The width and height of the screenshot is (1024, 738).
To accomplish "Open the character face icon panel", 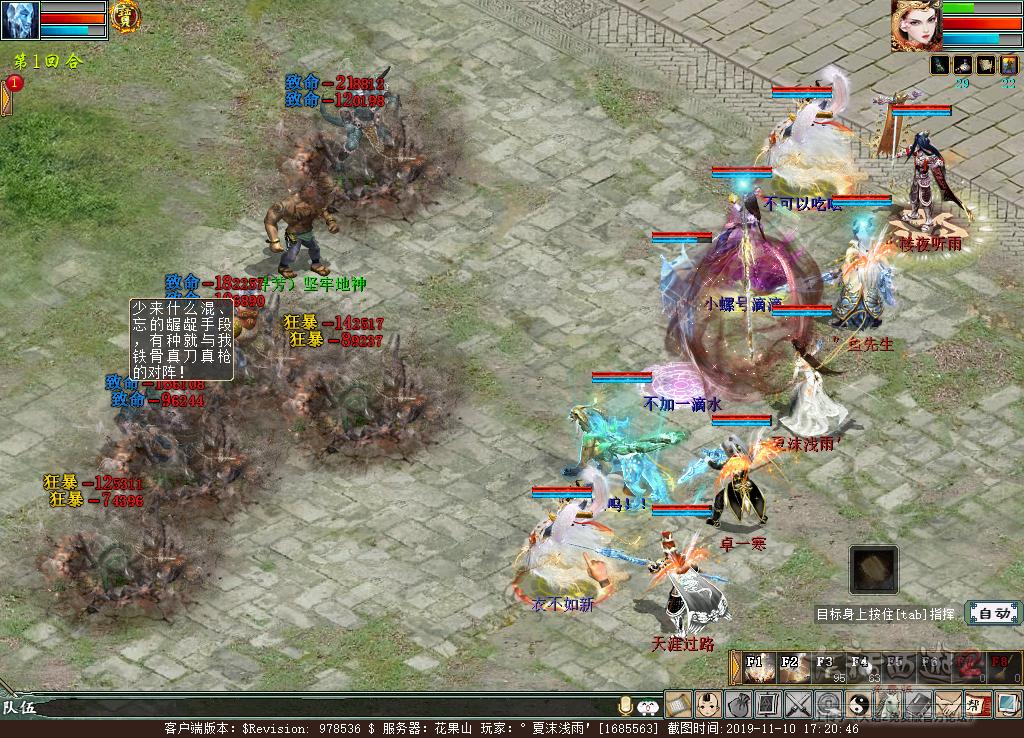I will click(x=708, y=704).
